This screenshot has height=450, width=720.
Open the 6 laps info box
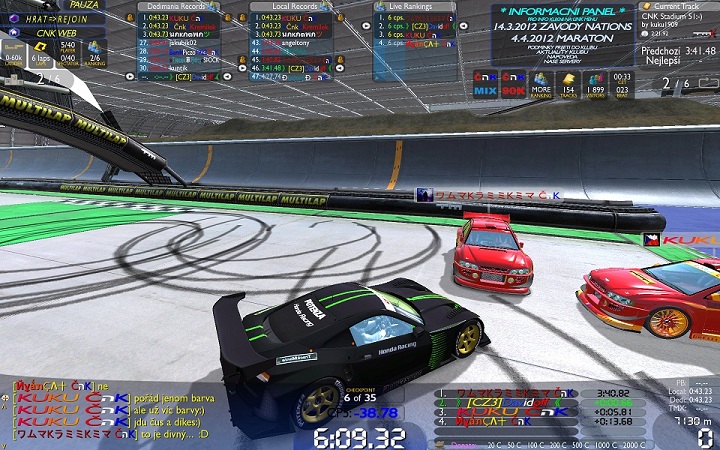point(40,52)
